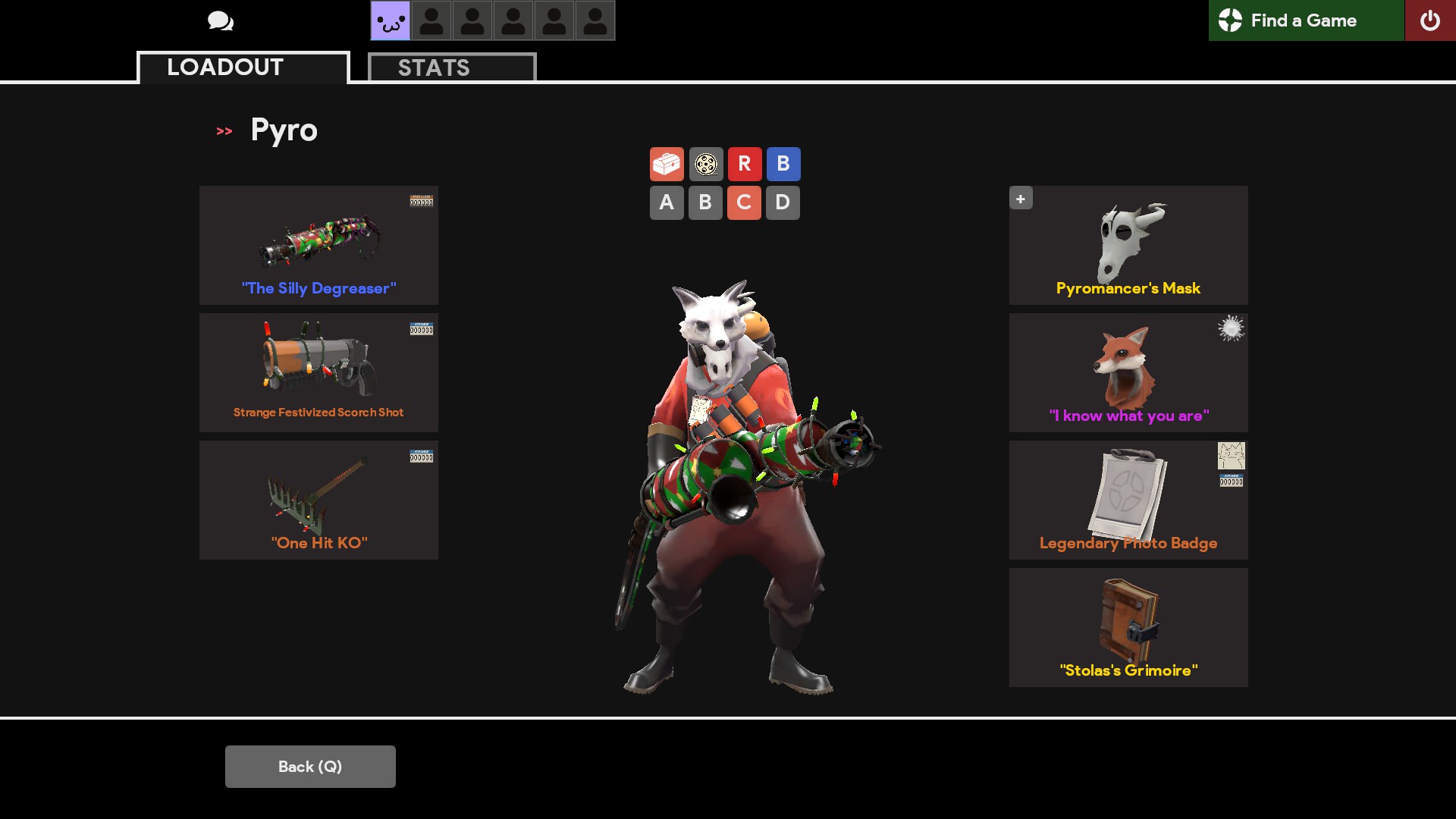The image size is (1456, 819).
Task: Open the chat bubble icon at the top
Action: click(x=221, y=20)
